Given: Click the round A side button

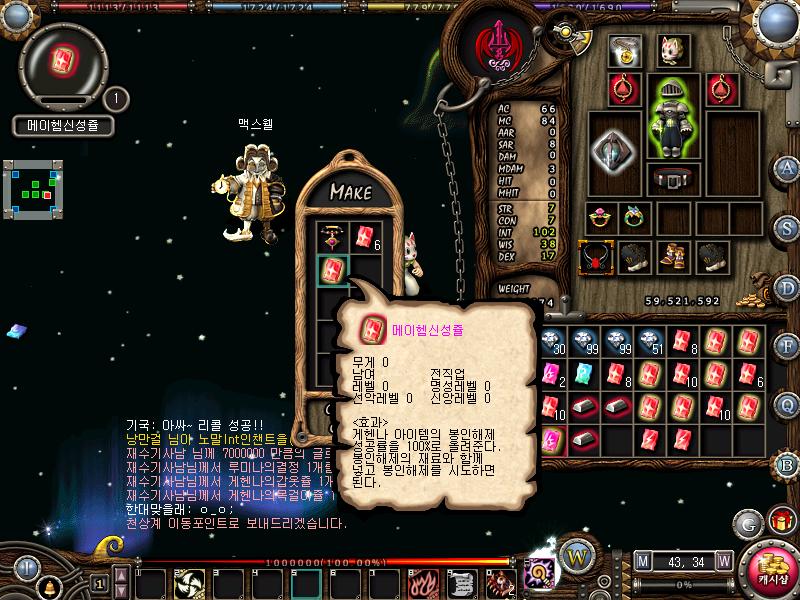Looking at the screenshot, I should tap(786, 167).
